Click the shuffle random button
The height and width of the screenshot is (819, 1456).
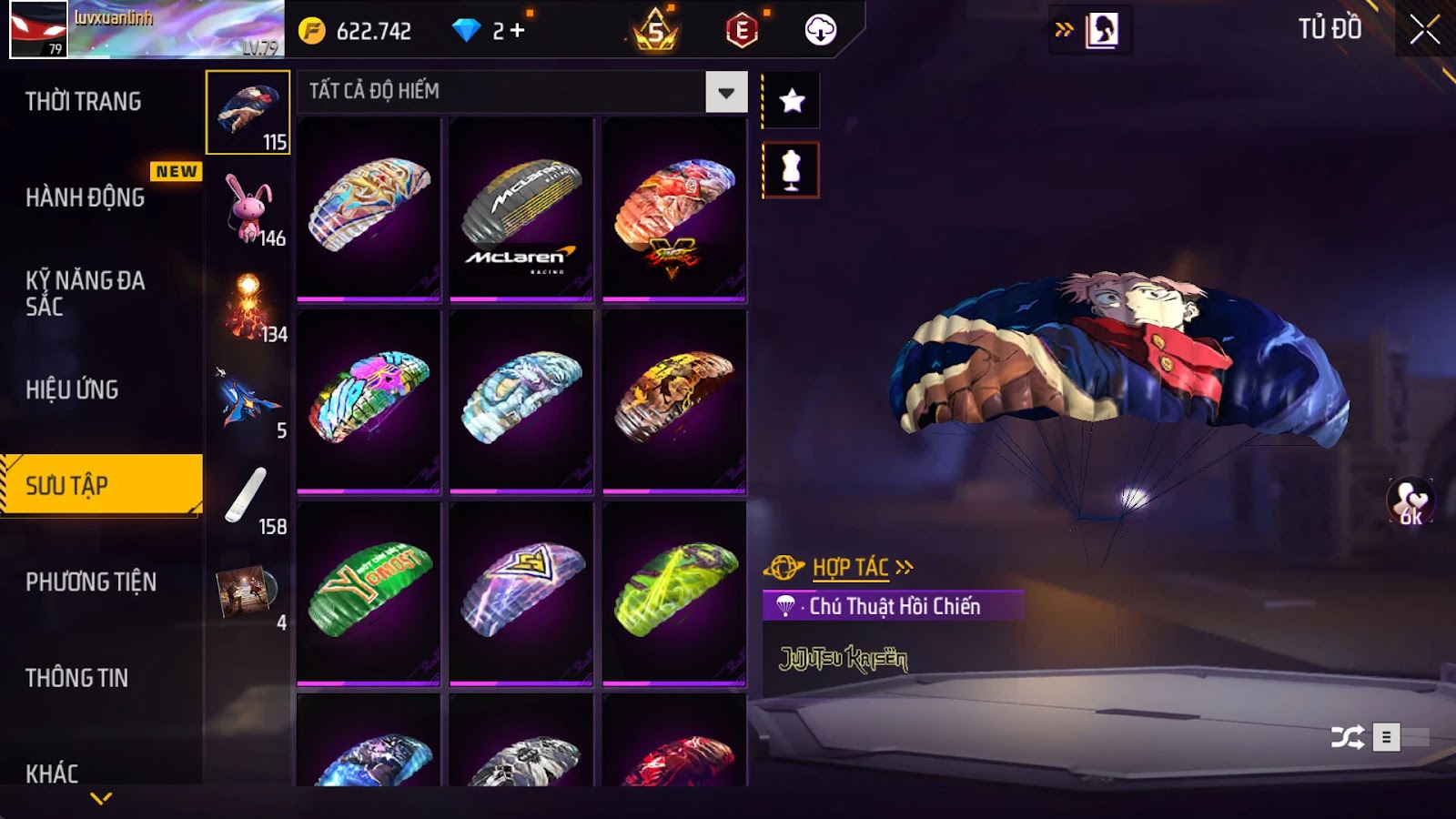point(1347,736)
